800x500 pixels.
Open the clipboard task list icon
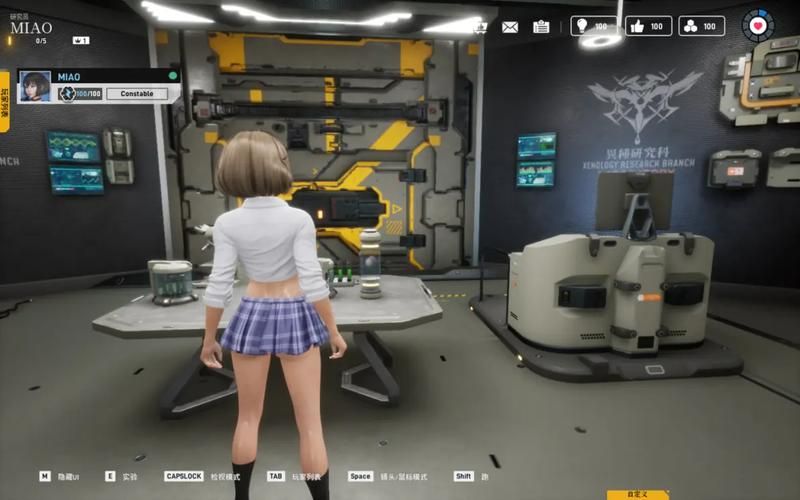click(541, 27)
